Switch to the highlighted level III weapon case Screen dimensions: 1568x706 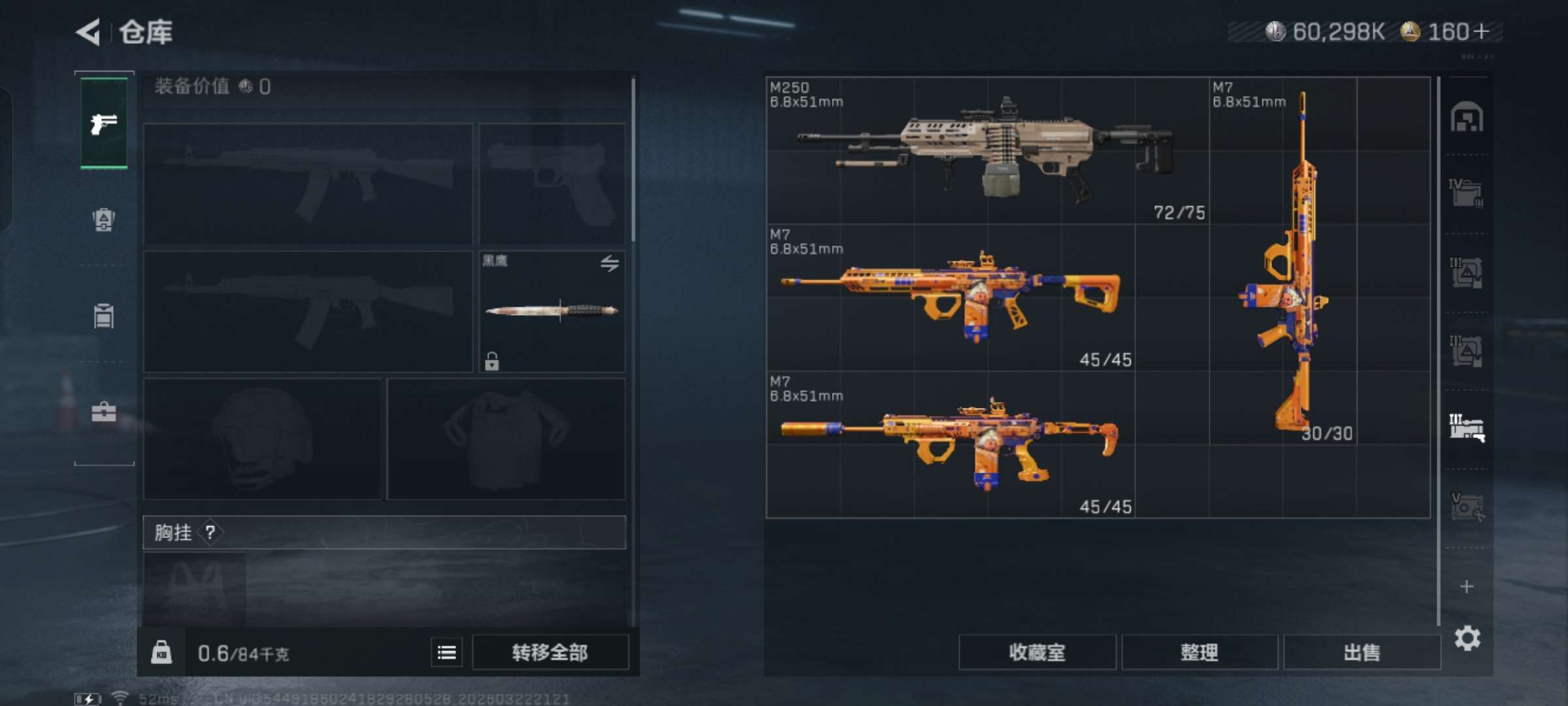1467,428
